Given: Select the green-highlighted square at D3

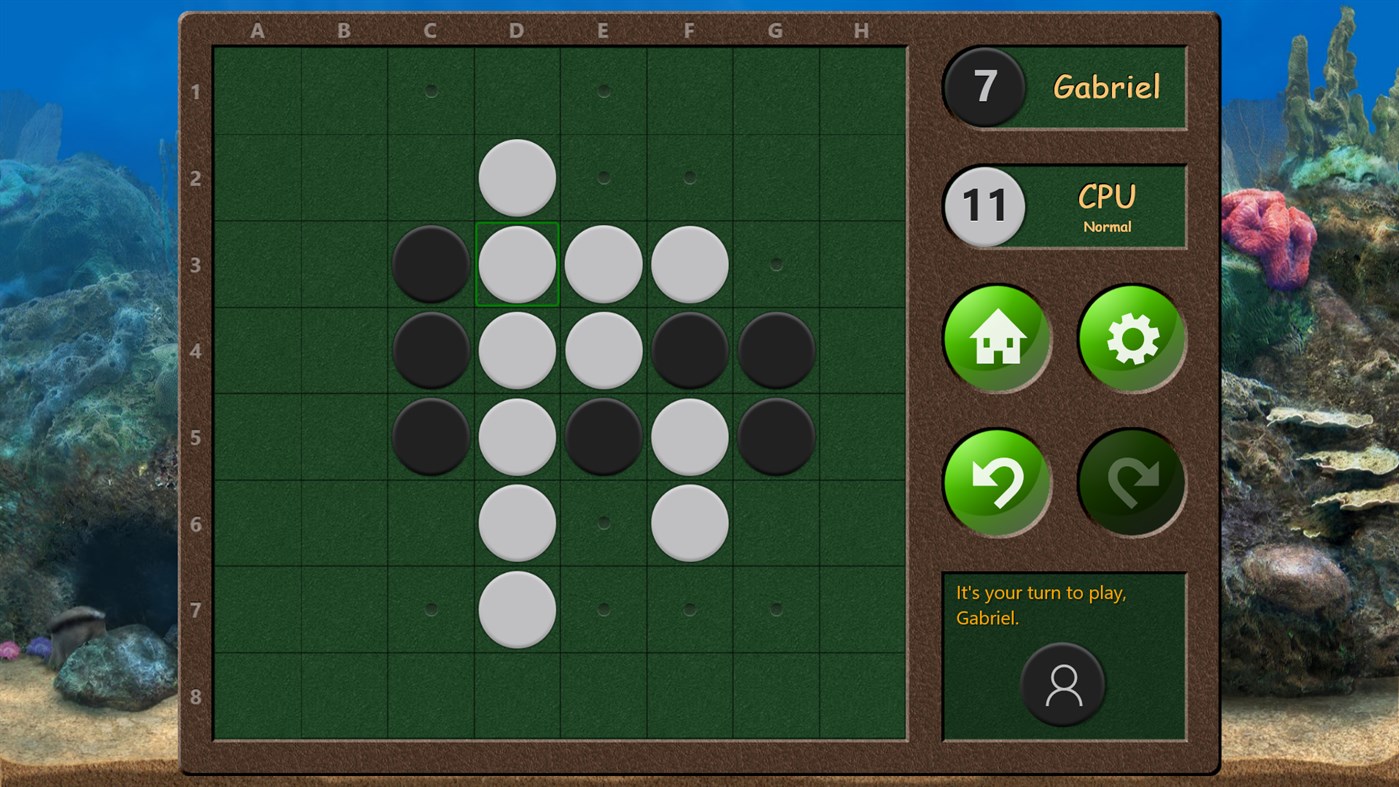Looking at the screenshot, I should point(516,263).
